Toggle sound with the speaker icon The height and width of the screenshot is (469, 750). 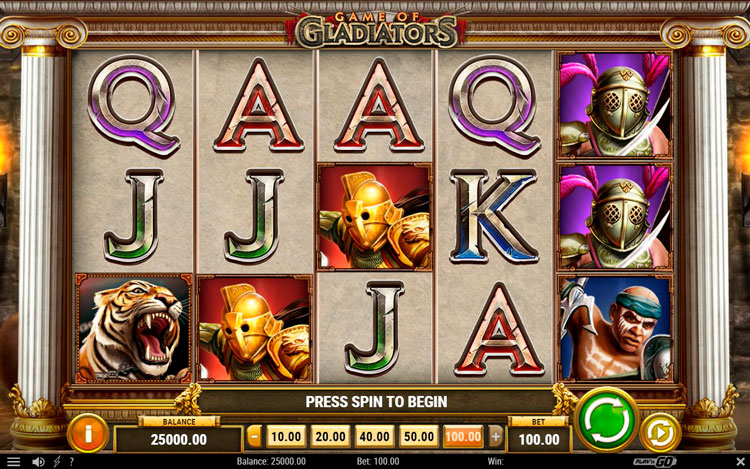click(x=39, y=462)
